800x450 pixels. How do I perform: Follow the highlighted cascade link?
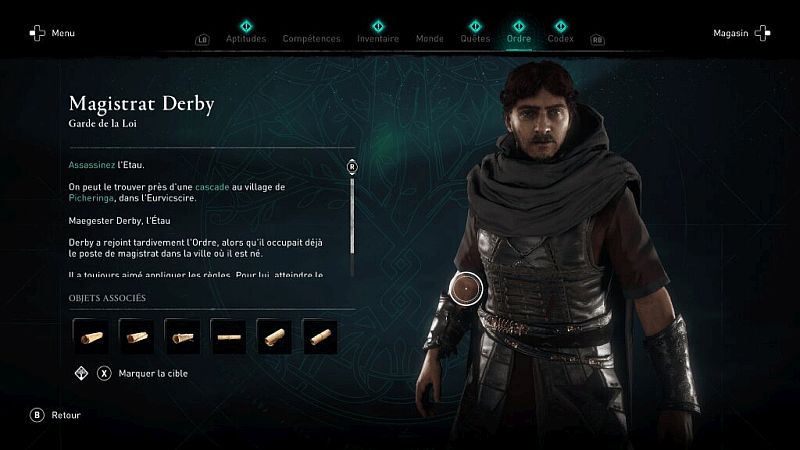(x=211, y=187)
